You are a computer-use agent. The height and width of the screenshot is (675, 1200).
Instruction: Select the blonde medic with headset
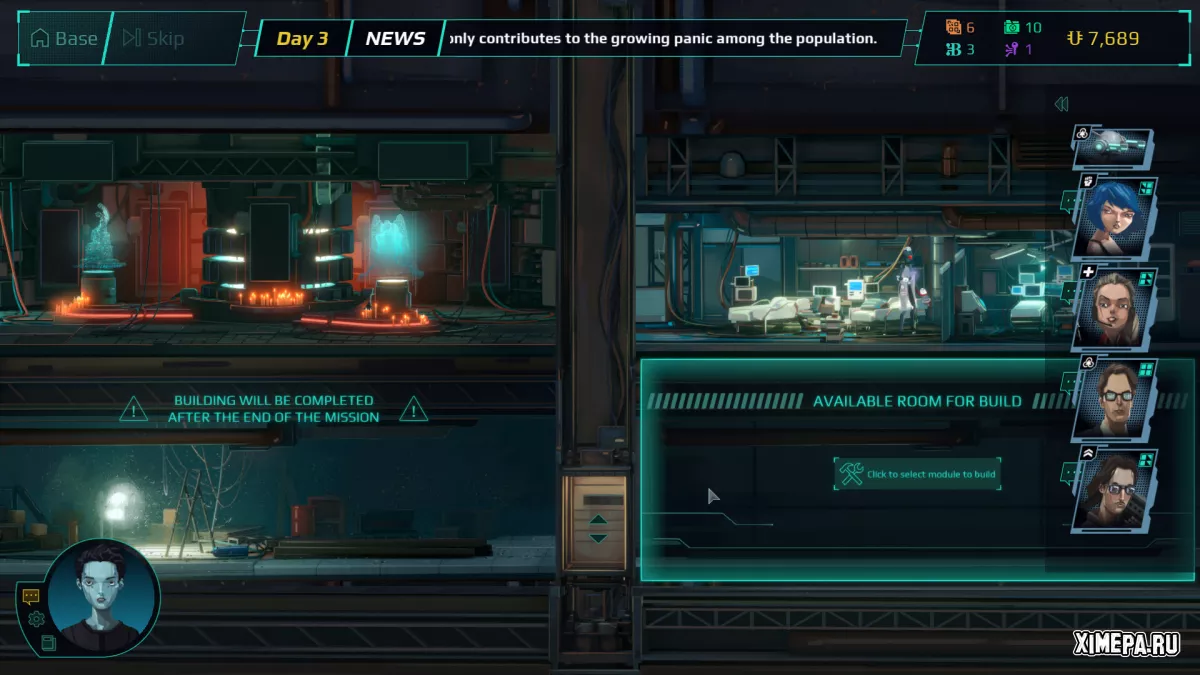[1113, 308]
